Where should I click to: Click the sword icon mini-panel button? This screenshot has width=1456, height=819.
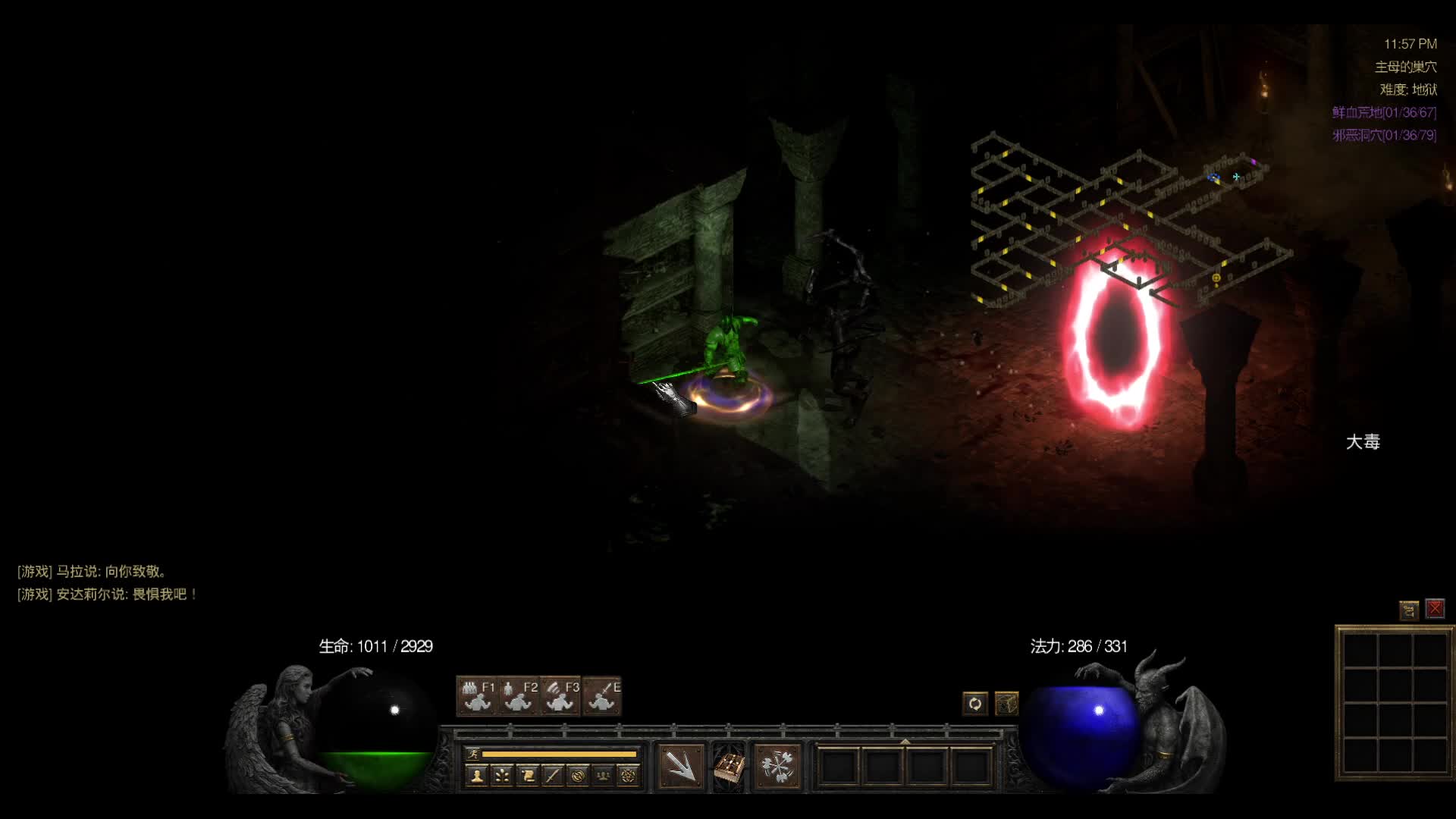tap(553, 775)
